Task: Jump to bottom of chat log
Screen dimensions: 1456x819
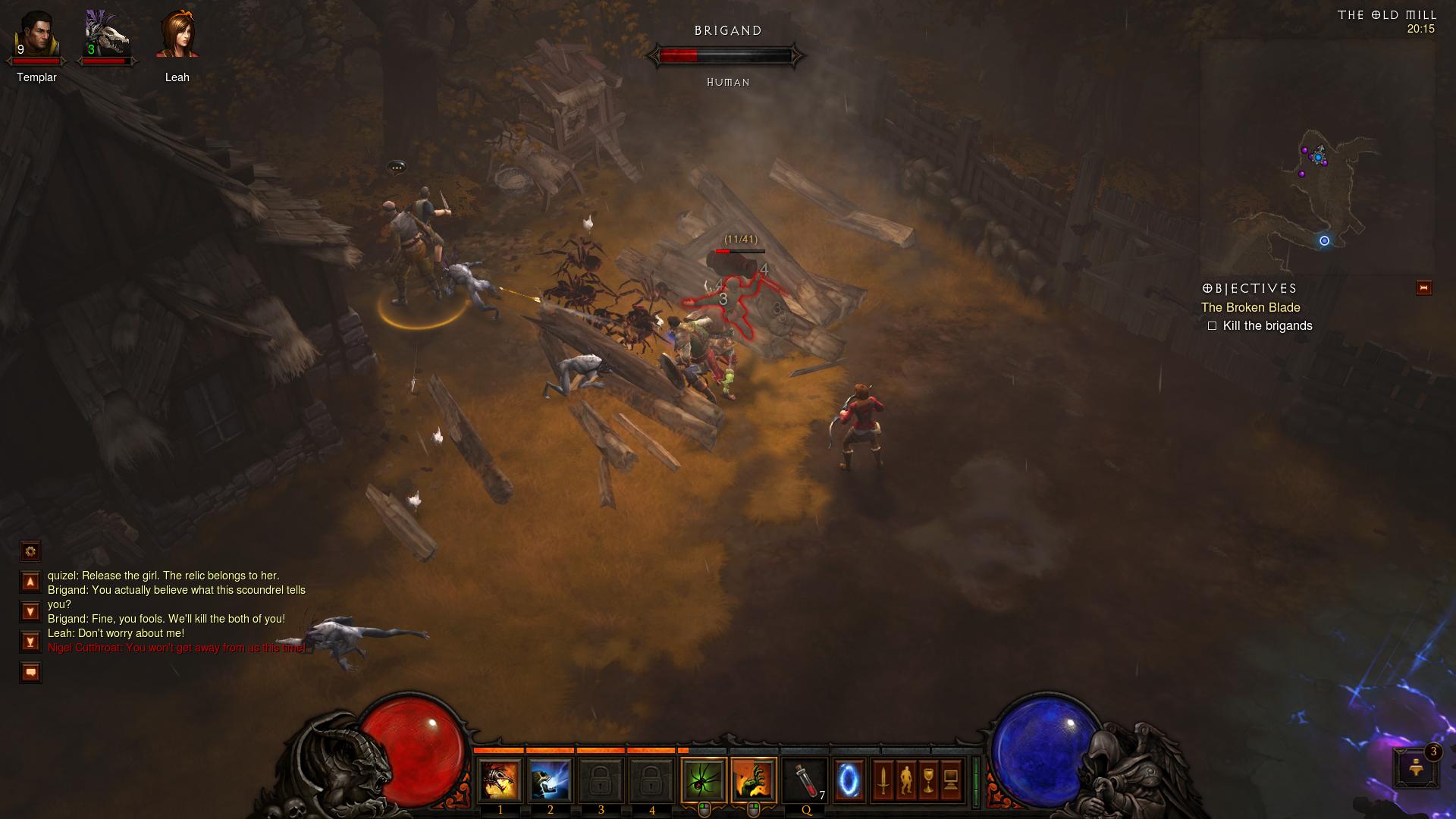Action: click(x=30, y=642)
